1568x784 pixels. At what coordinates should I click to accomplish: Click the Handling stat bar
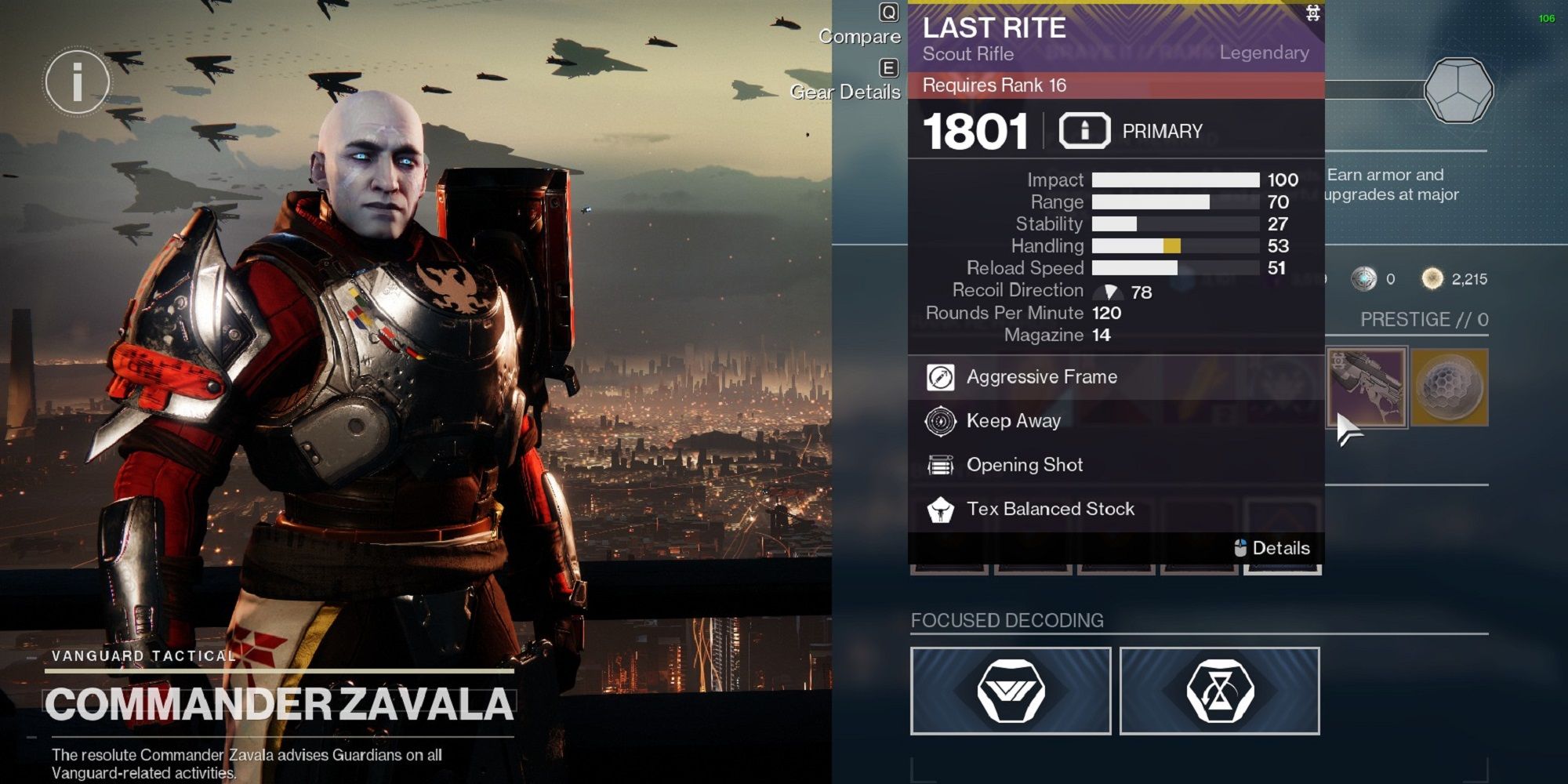[x=1176, y=245]
